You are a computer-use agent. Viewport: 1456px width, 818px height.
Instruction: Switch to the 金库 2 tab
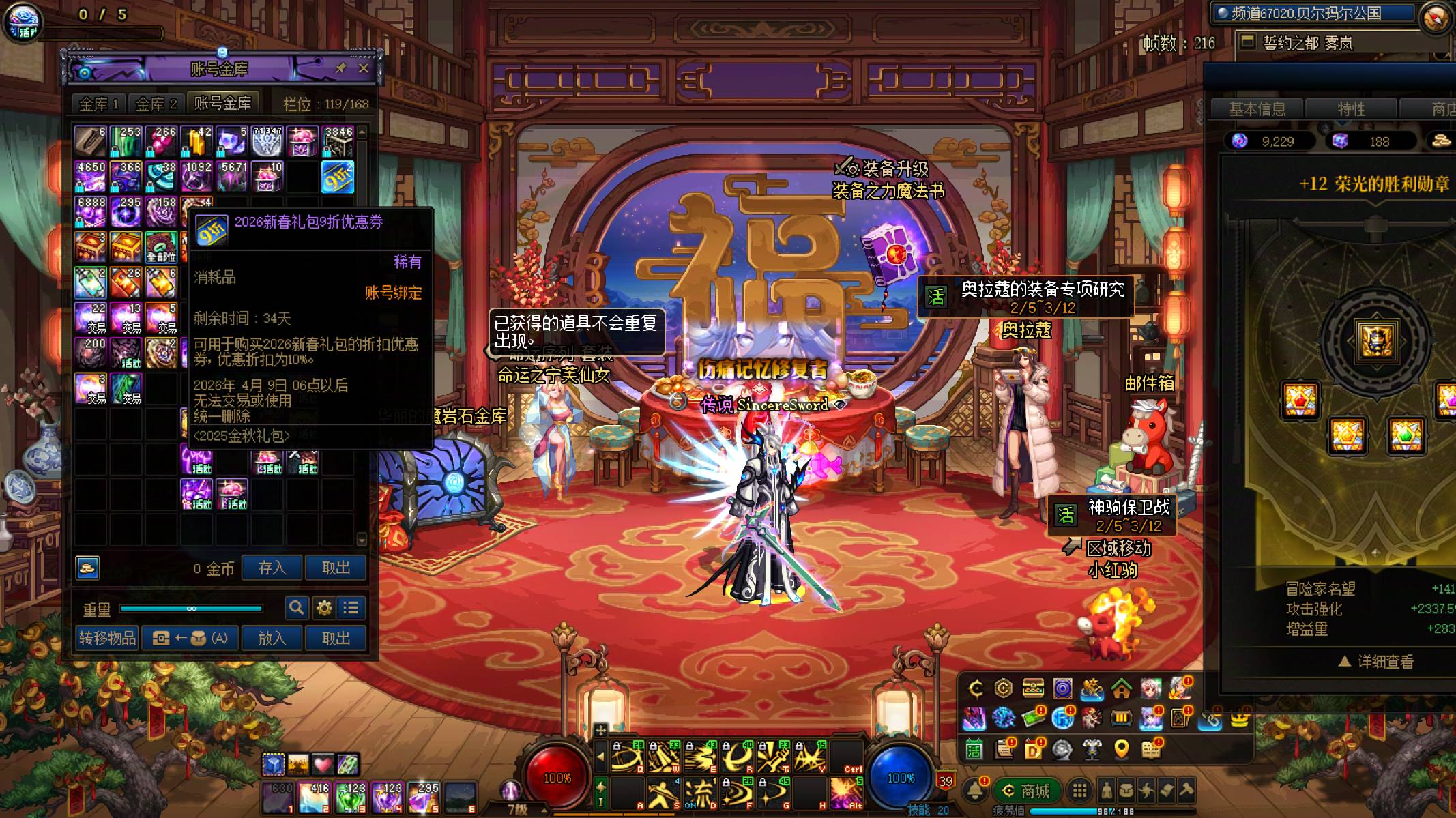click(156, 104)
